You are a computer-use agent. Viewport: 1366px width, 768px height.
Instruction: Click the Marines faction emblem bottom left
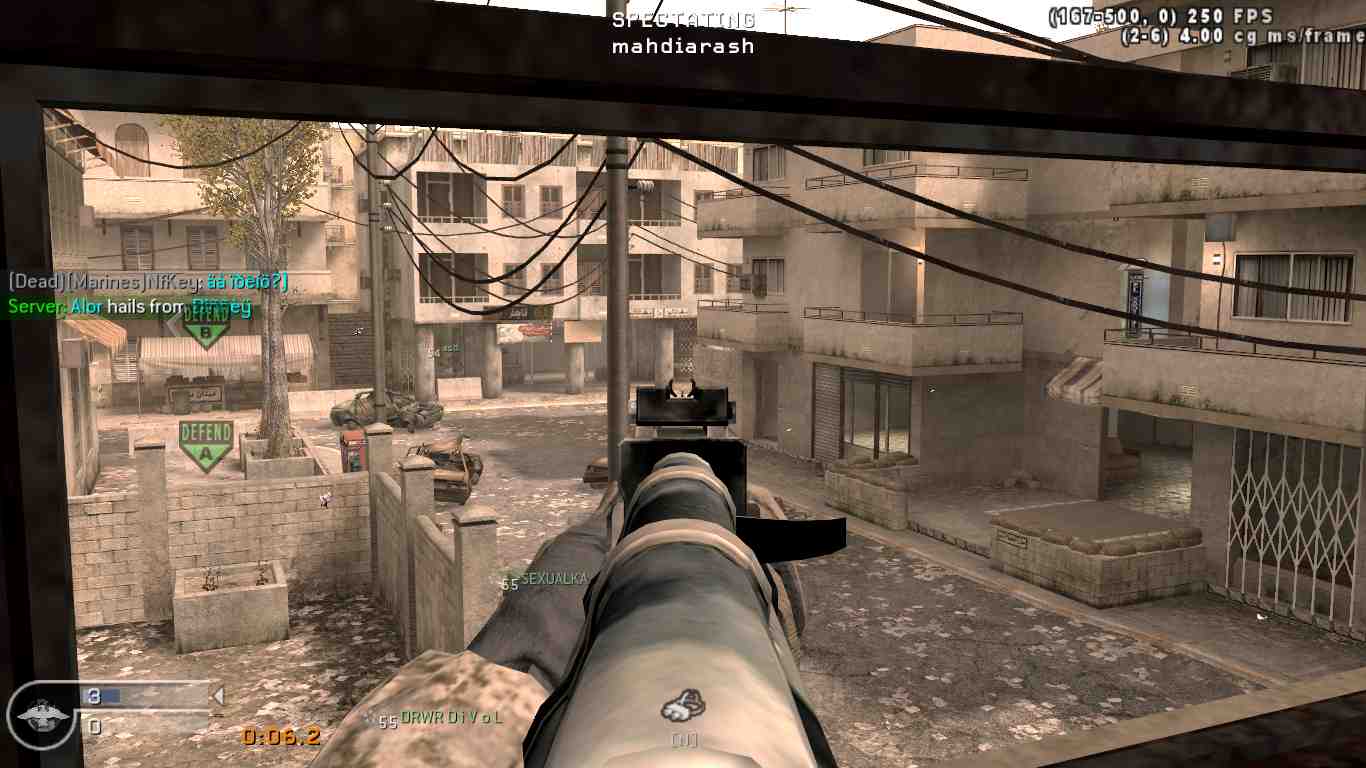pos(40,715)
